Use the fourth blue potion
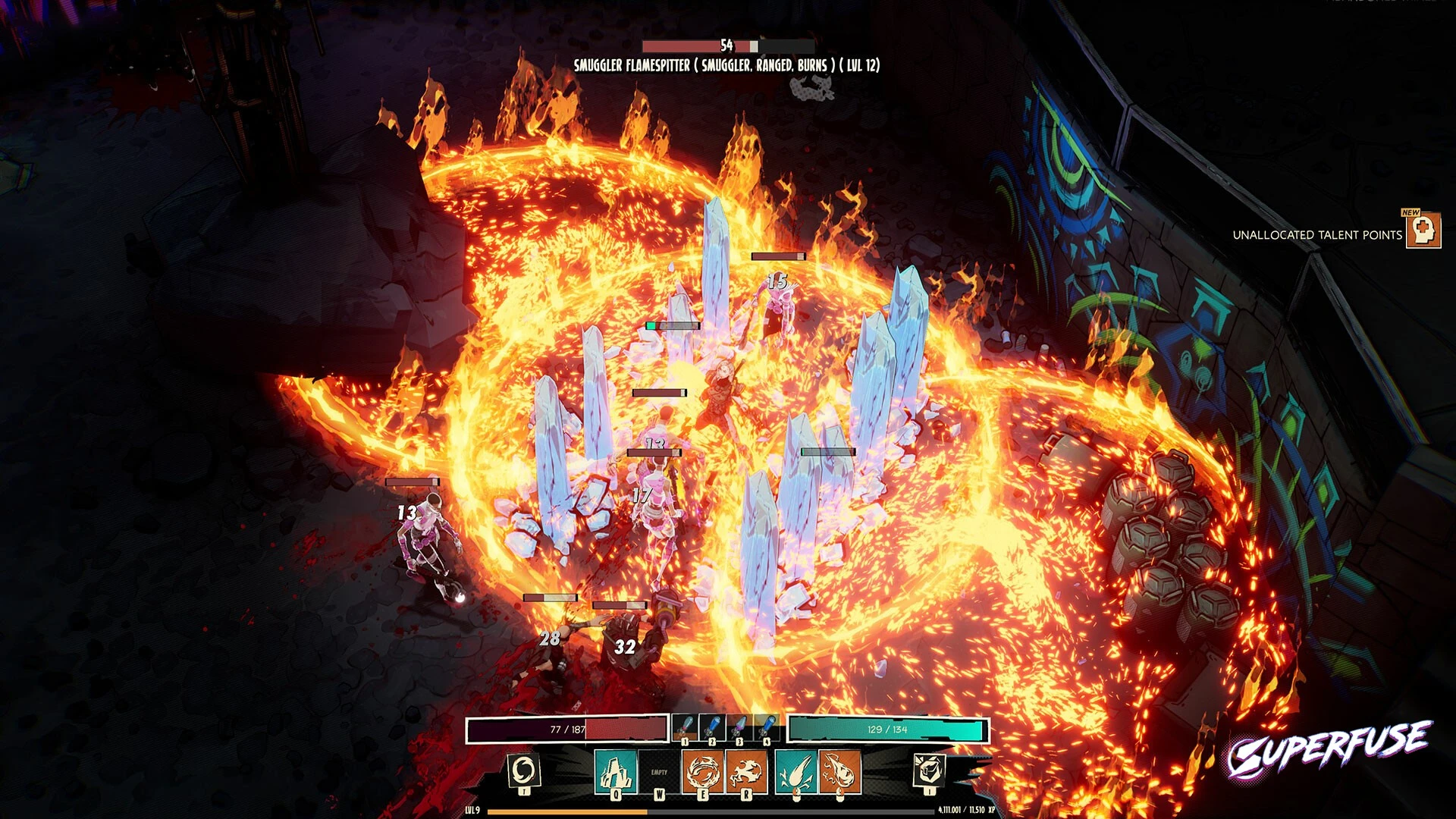 [x=766, y=728]
